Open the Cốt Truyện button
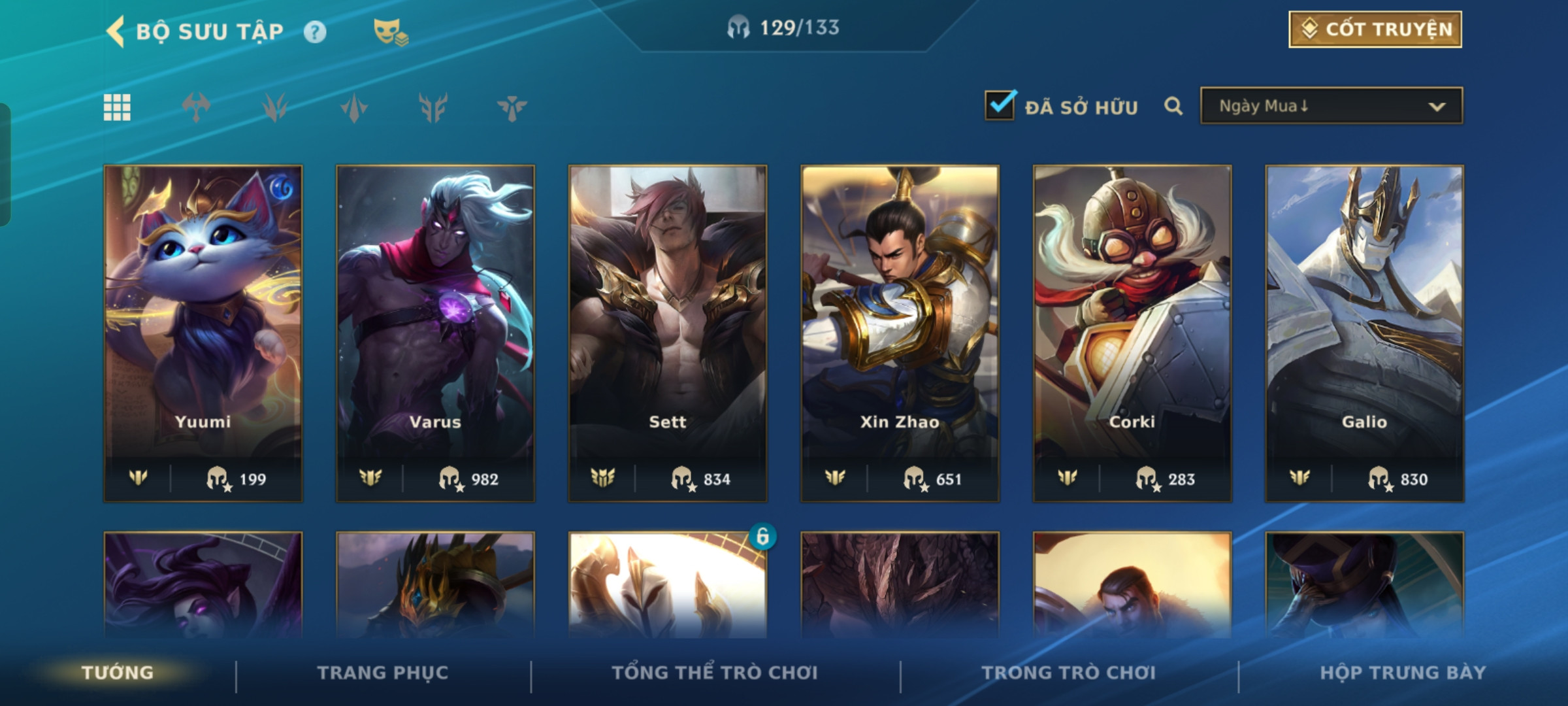Image resolution: width=1568 pixels, height=706 pixels. point(1375,29)
